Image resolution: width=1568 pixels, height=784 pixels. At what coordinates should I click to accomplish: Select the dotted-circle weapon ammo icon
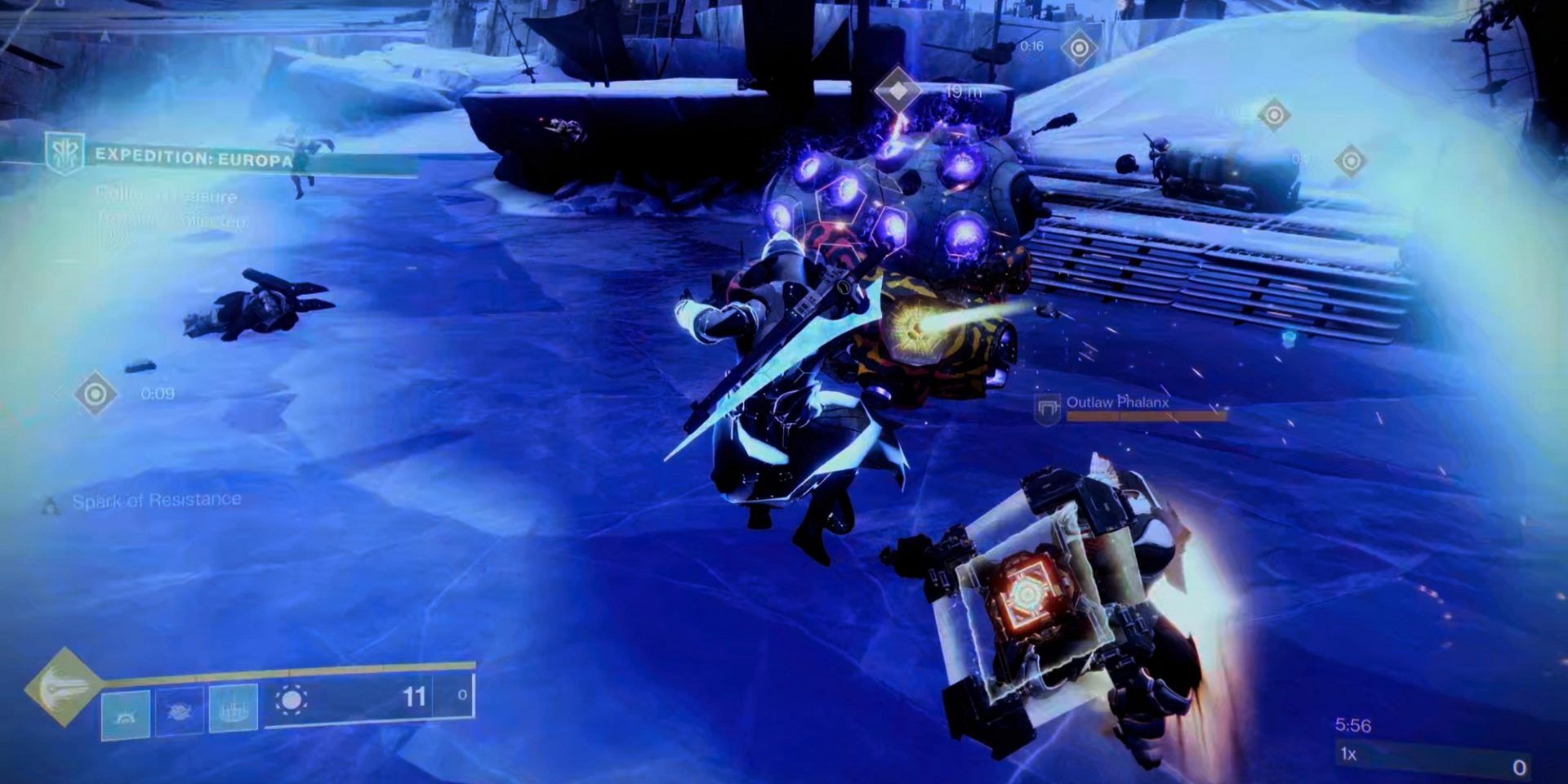point(292,701)
